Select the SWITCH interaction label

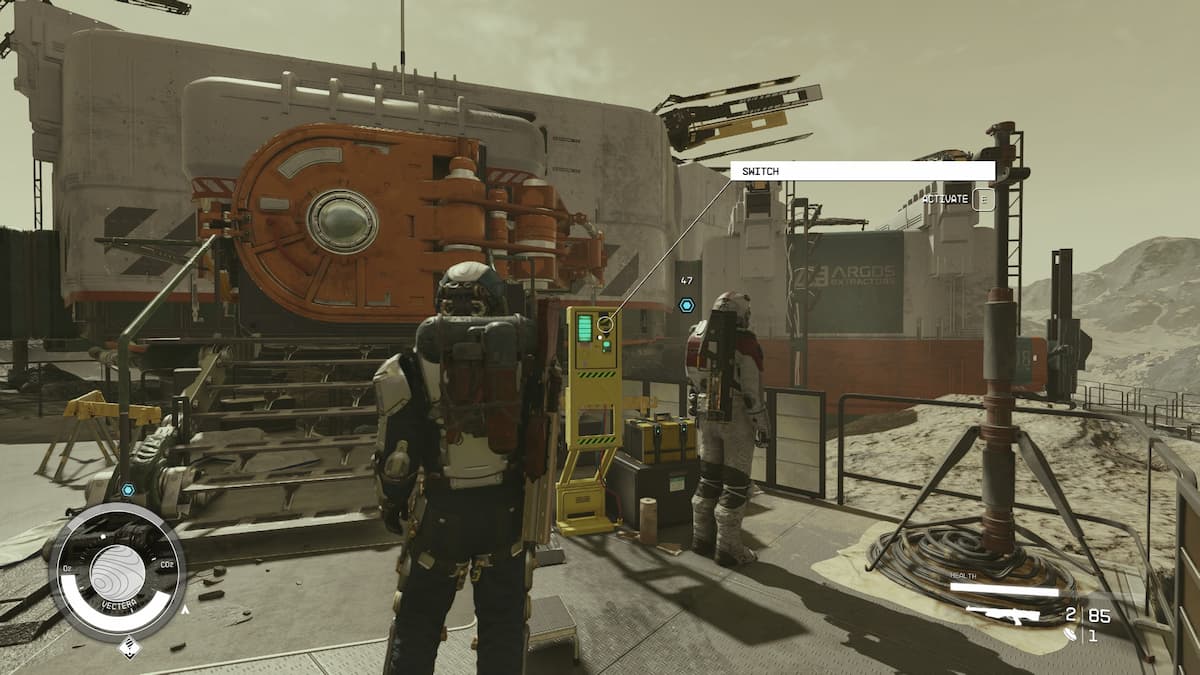tap(862, 171)
